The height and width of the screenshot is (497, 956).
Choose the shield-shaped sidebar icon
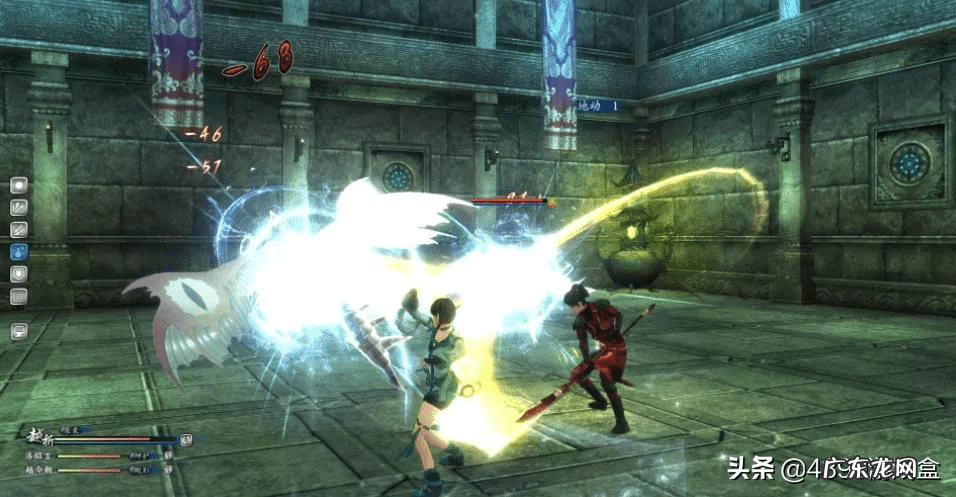click(18, 274)
